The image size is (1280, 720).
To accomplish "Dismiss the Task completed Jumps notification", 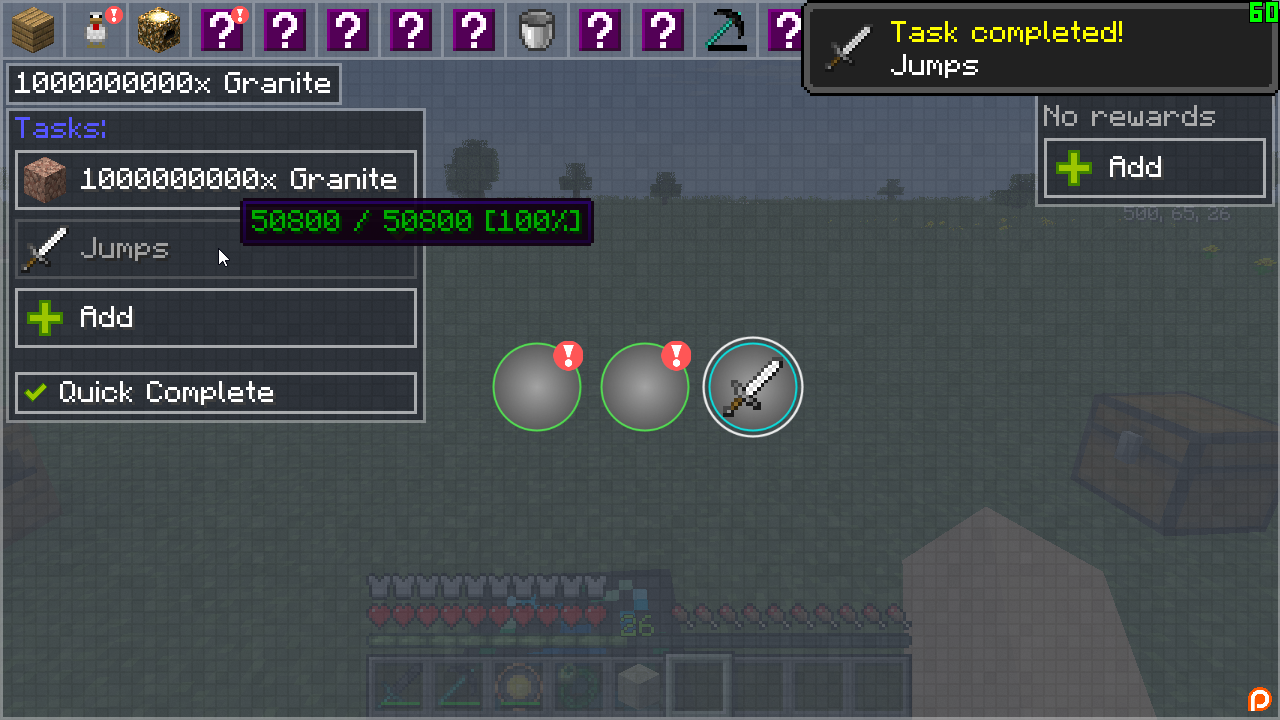I will 1040,49.
